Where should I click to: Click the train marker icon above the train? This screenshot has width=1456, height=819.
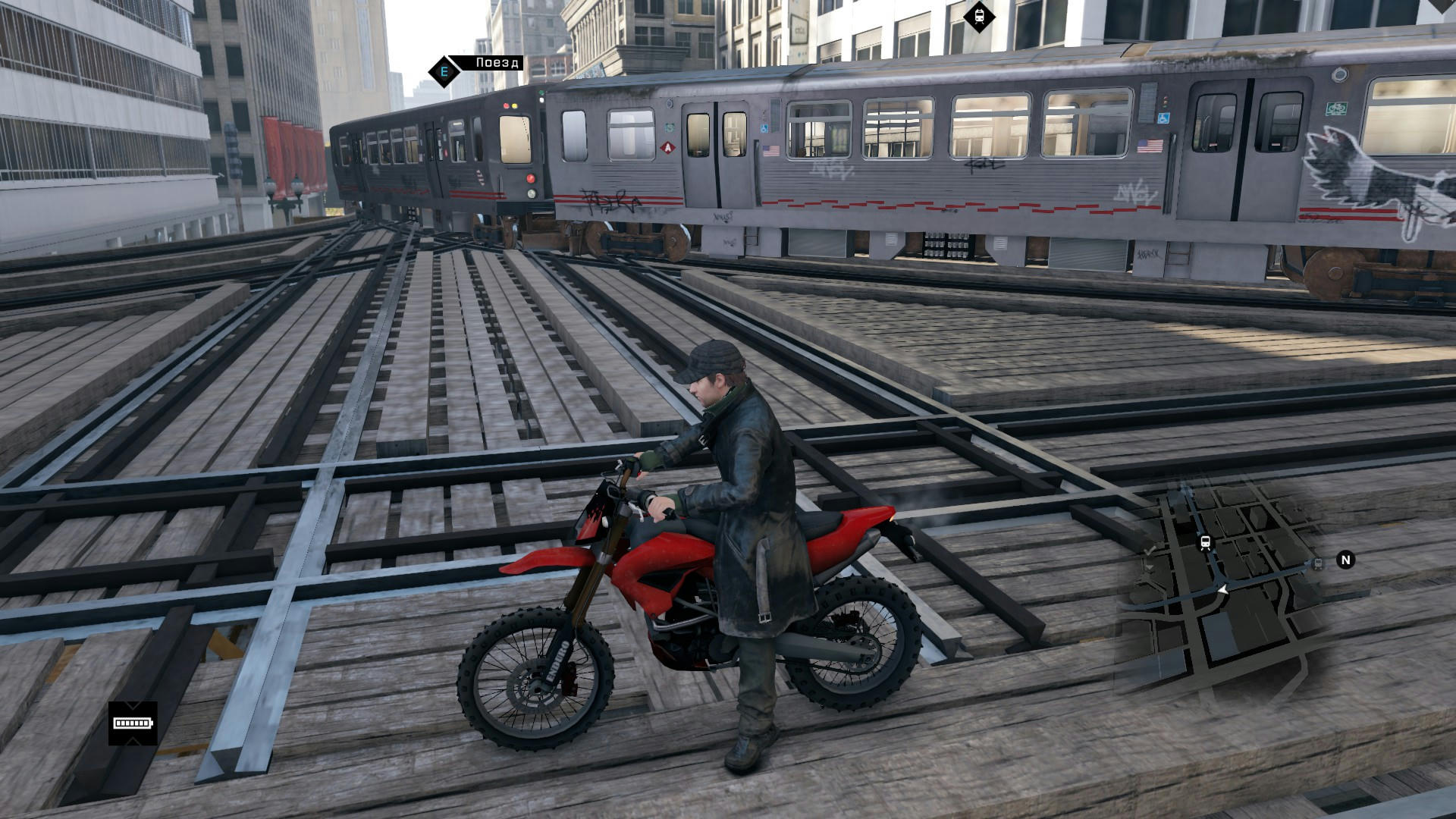click(979, 16)
